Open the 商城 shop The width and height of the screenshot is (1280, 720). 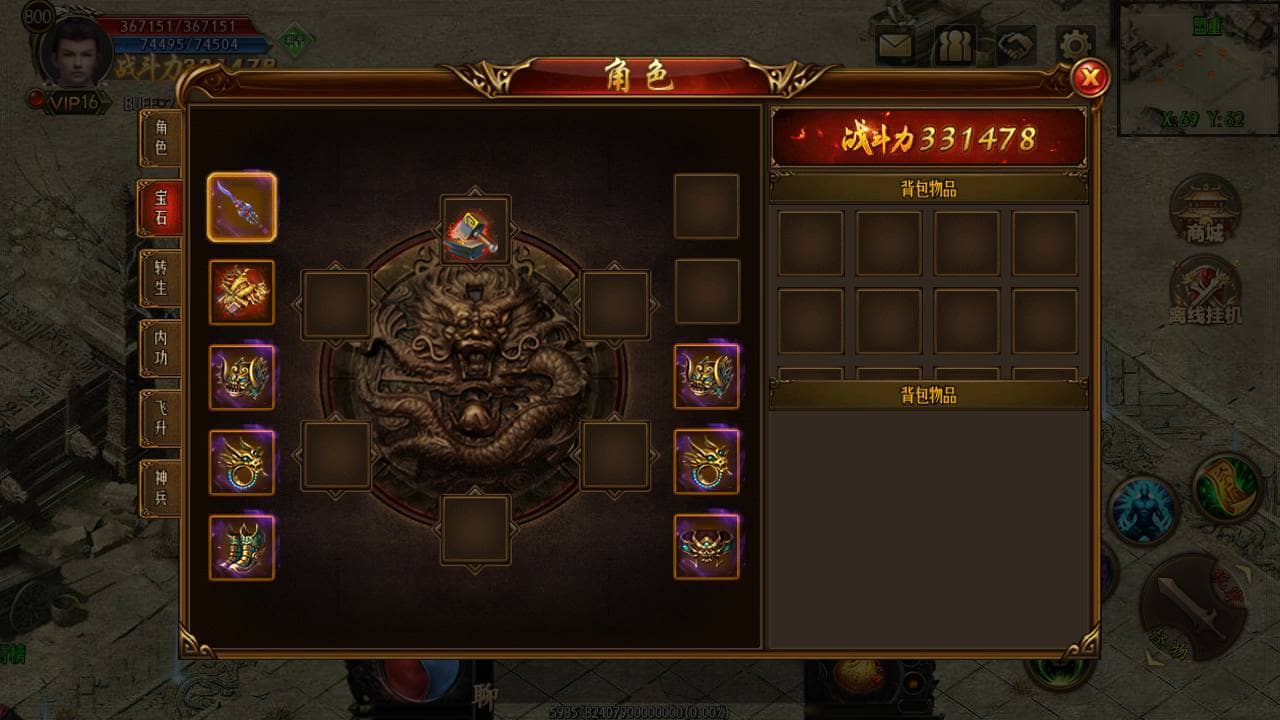[1205, 210]
